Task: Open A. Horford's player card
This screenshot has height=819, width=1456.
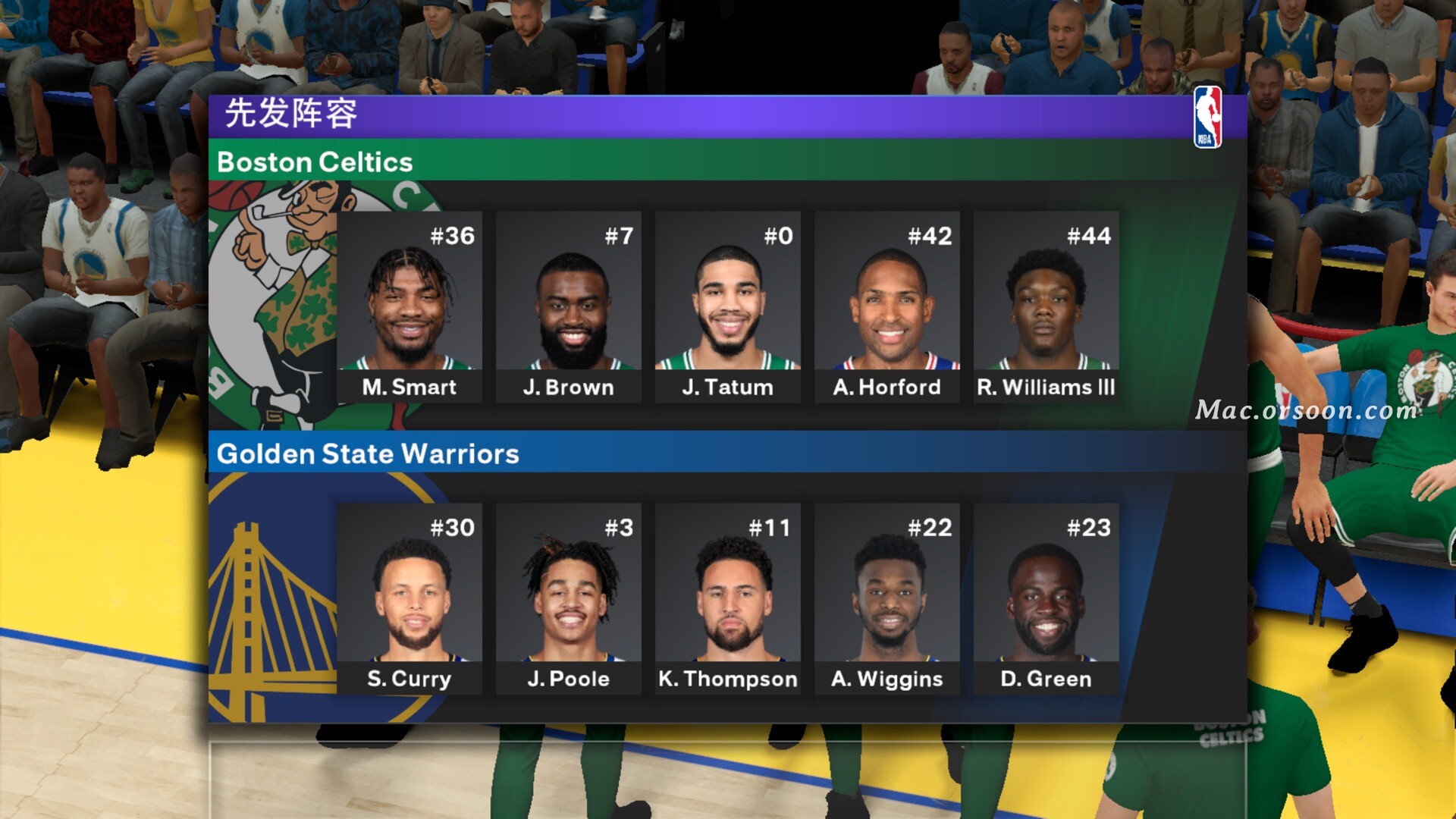Action: [887, 303]
